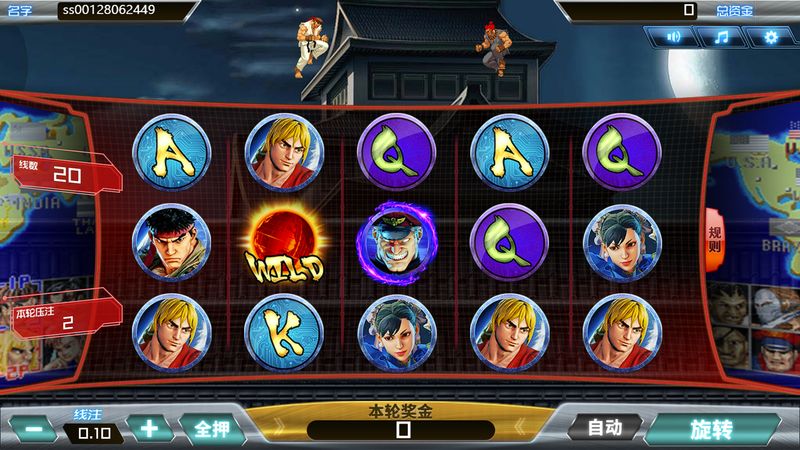Open settings gear icon
The width and height of the screenshot is (800, 450).
[x=770, y=37]
